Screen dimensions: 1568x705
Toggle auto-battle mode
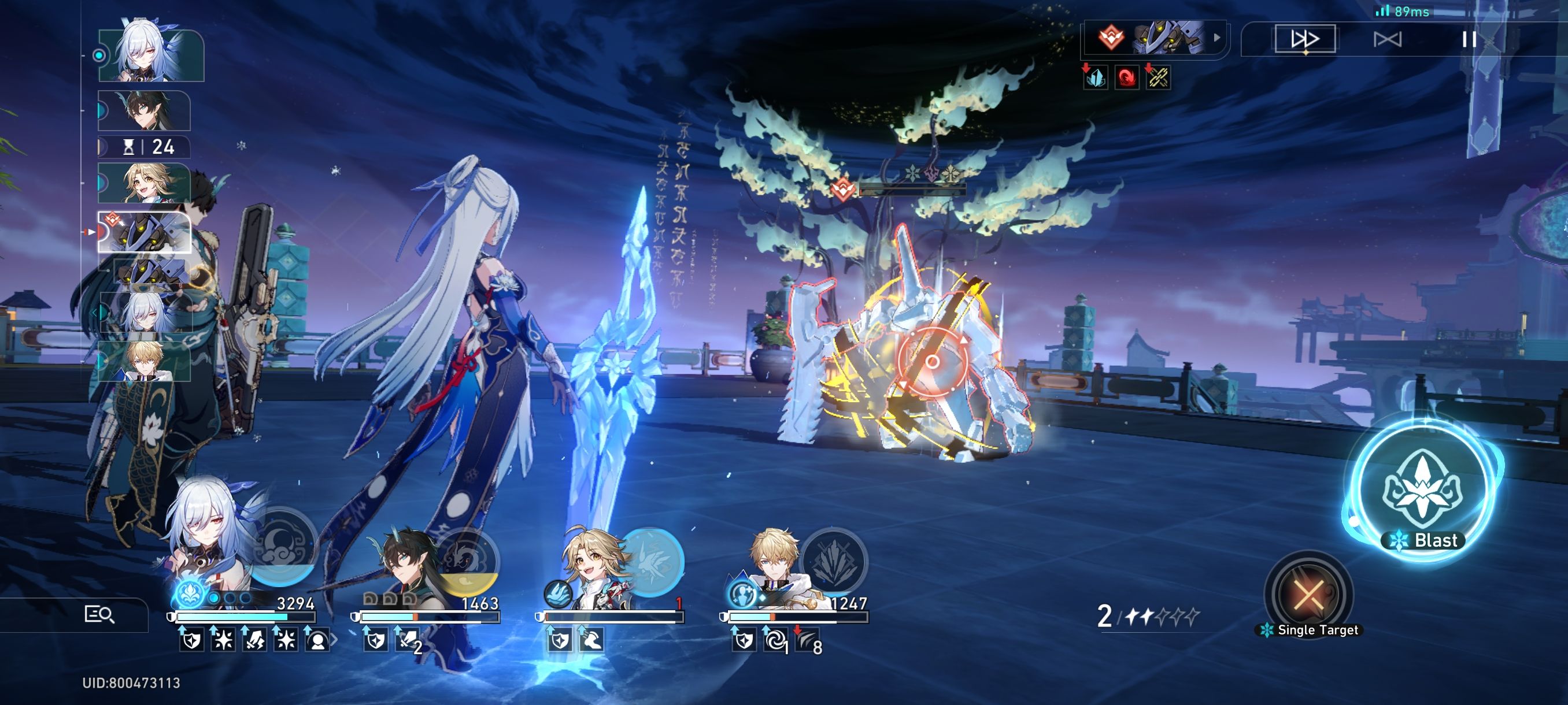pos(1387,39)
